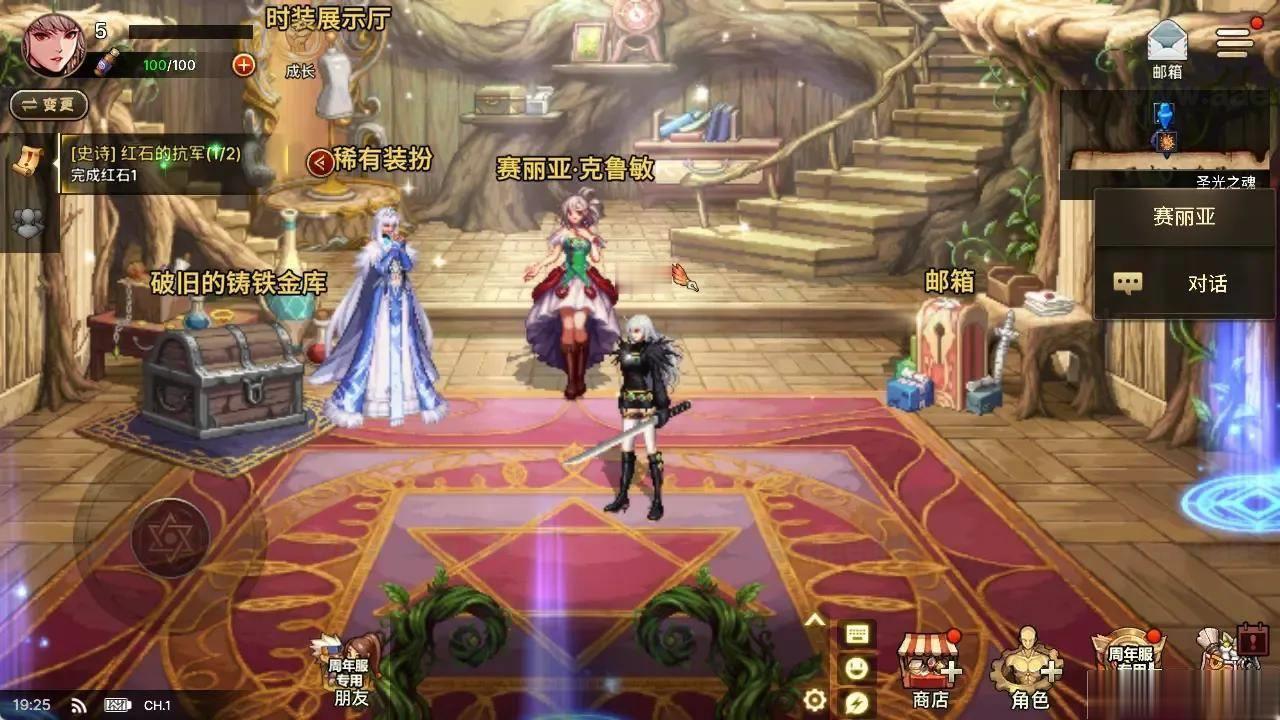Click the 赛丽亚 name header in dialog panel
The width and height of the screenshot is (1280, 720).
[1183, 217]
